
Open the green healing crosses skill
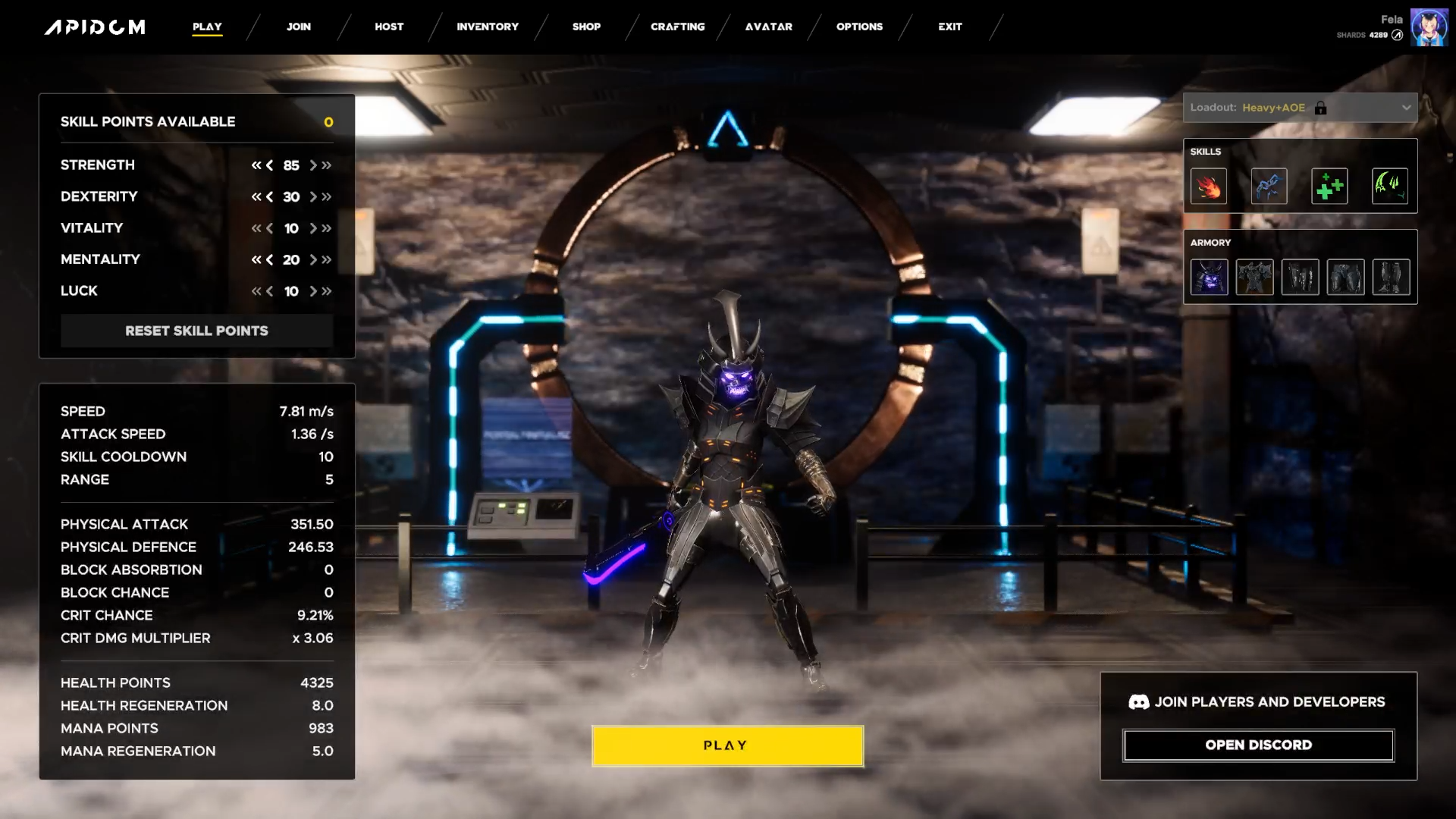1330,187
